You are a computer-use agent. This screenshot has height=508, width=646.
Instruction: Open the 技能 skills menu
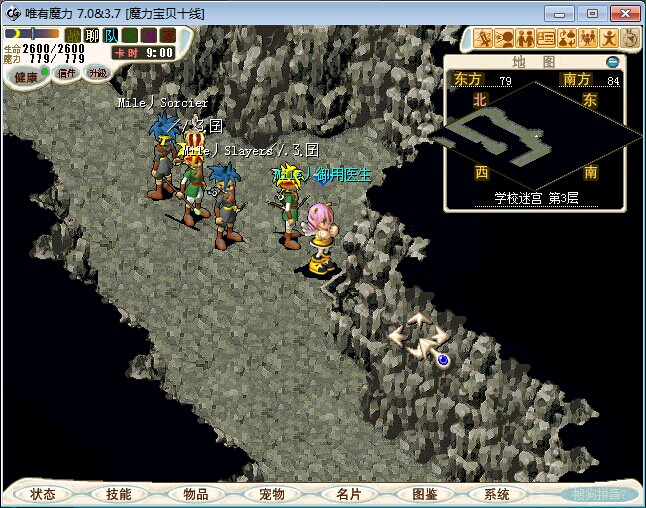pyautogui.click(x=118, y=494)
